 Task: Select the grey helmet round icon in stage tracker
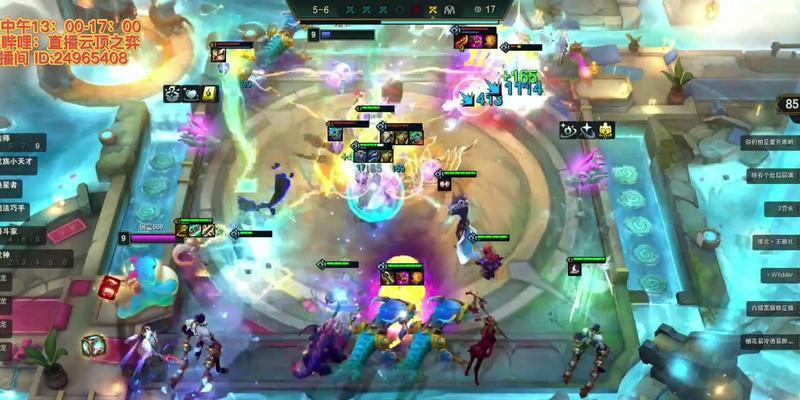pos(449,9)
